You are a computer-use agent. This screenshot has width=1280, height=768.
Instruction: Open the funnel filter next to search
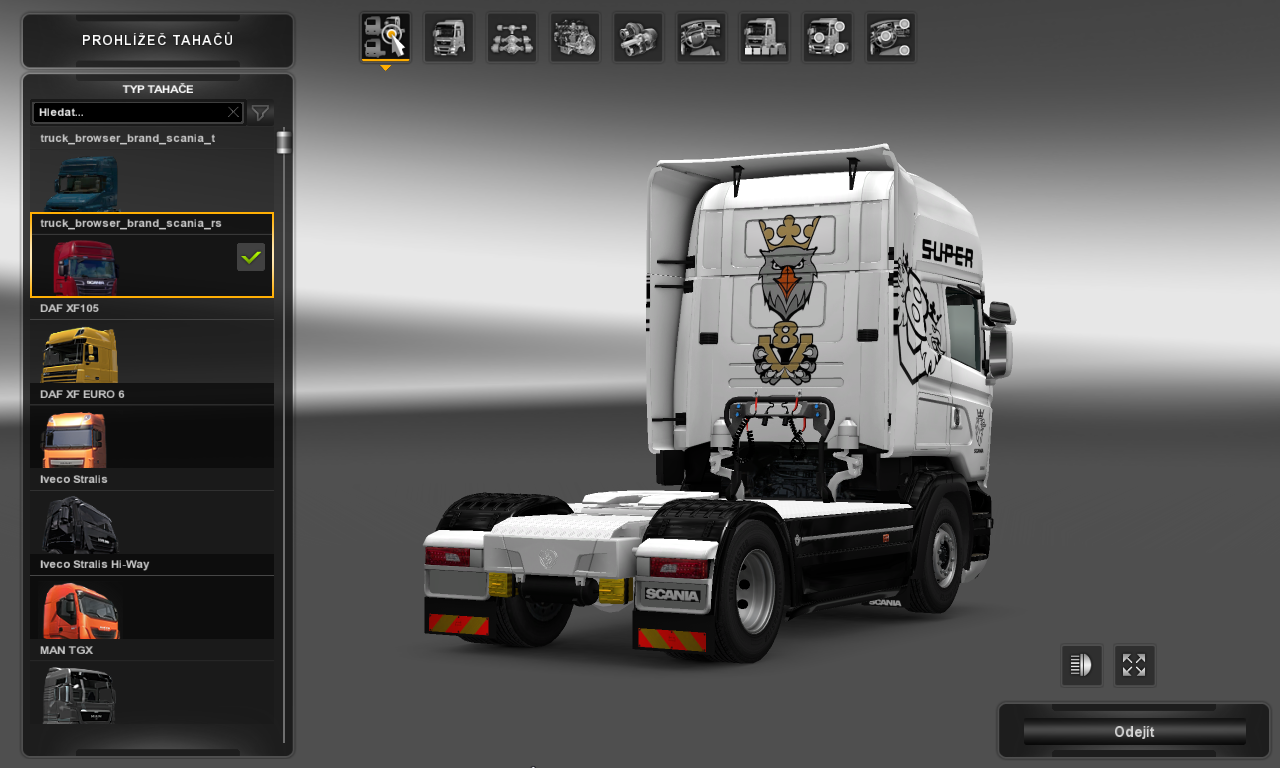[260, 113]
